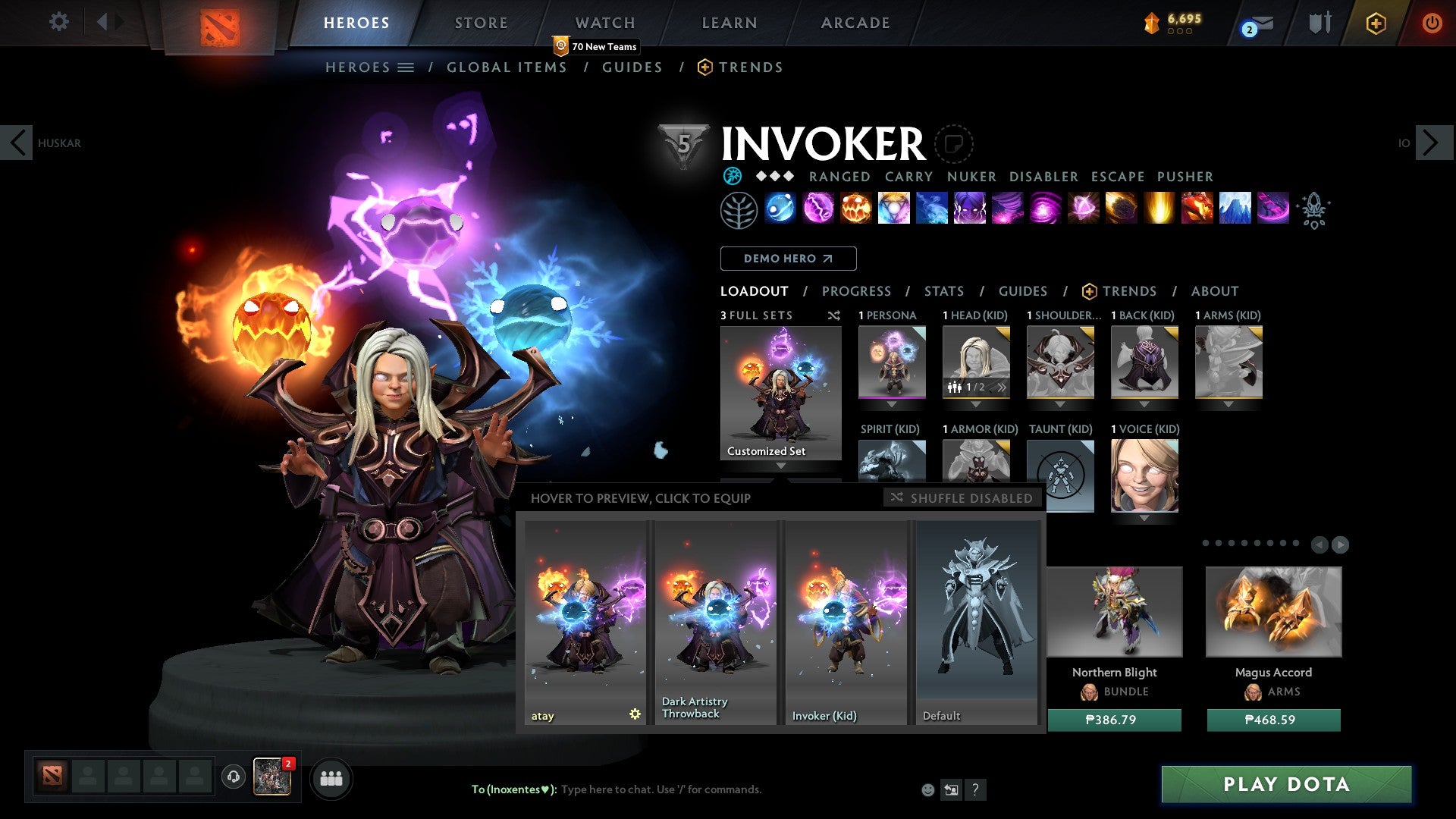Click the talent tree icon beside Invoker's abilities
Viewport: 1456px width, 819px height.
[x=739, y=210]
